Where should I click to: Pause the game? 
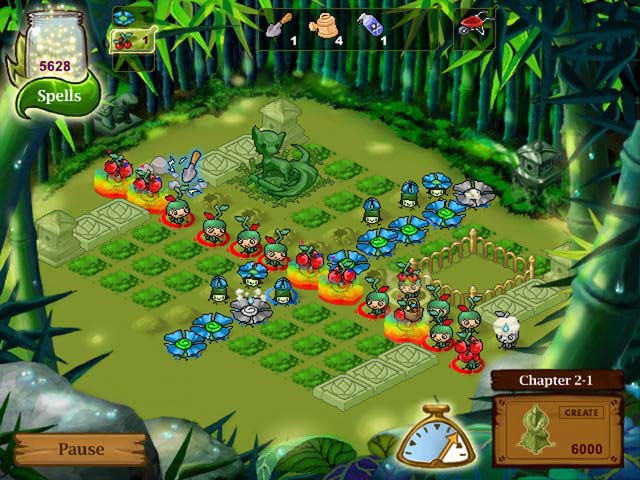tap(80, 449)
